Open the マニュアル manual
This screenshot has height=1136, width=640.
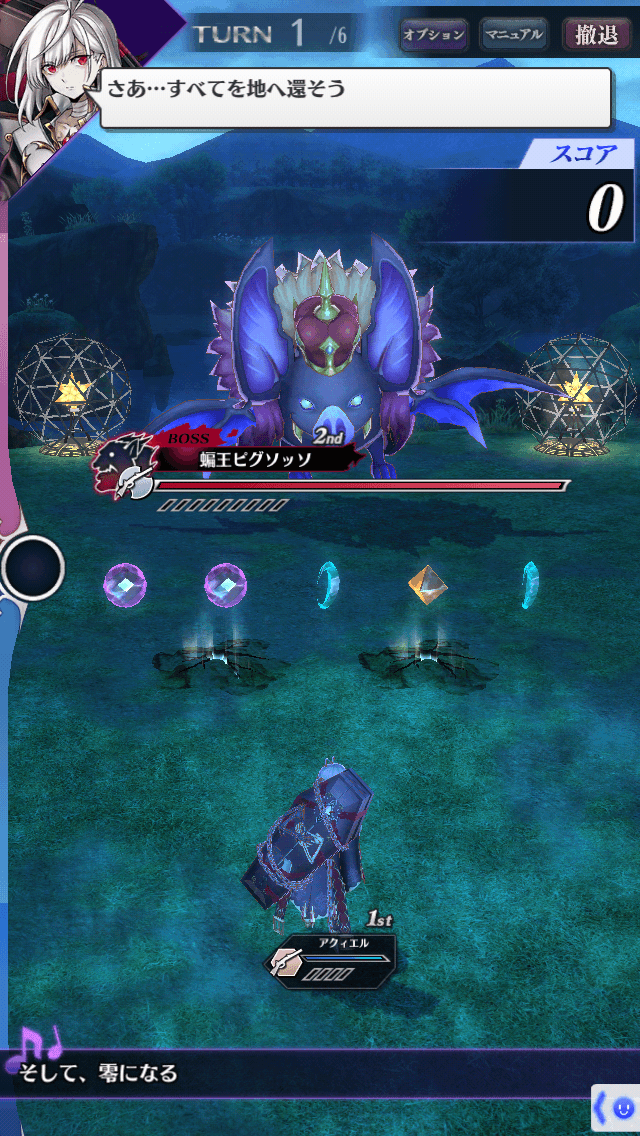tap(513, 34)
